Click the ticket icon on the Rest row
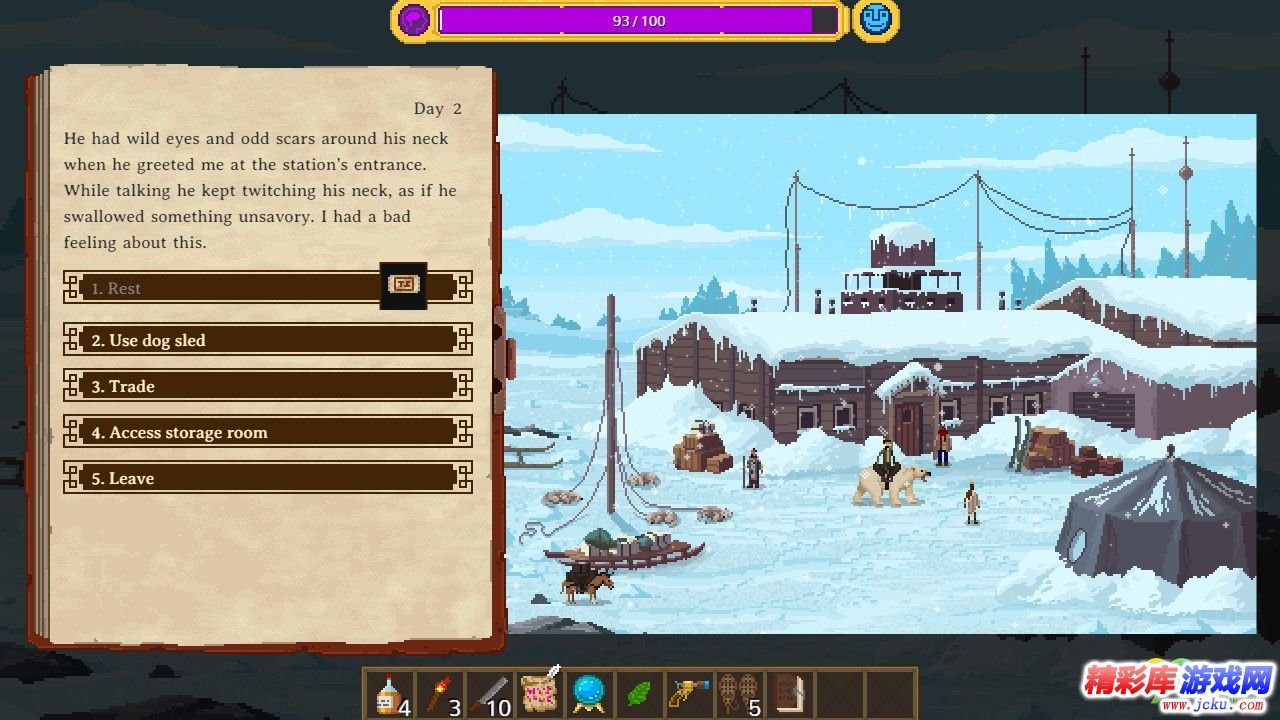 (x=404, y=286)
